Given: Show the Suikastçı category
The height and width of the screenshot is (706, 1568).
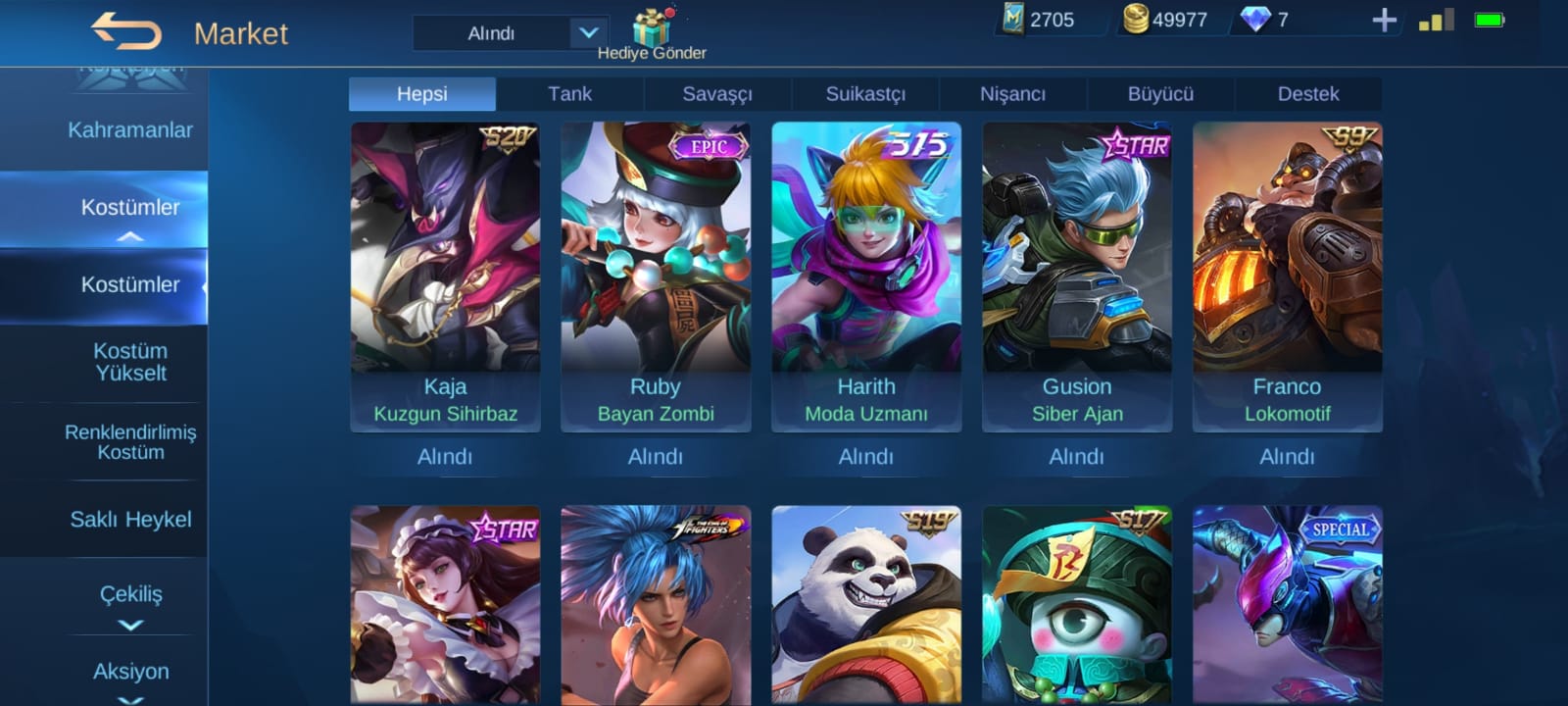Looking at the screenshot, I should (865, 94).
